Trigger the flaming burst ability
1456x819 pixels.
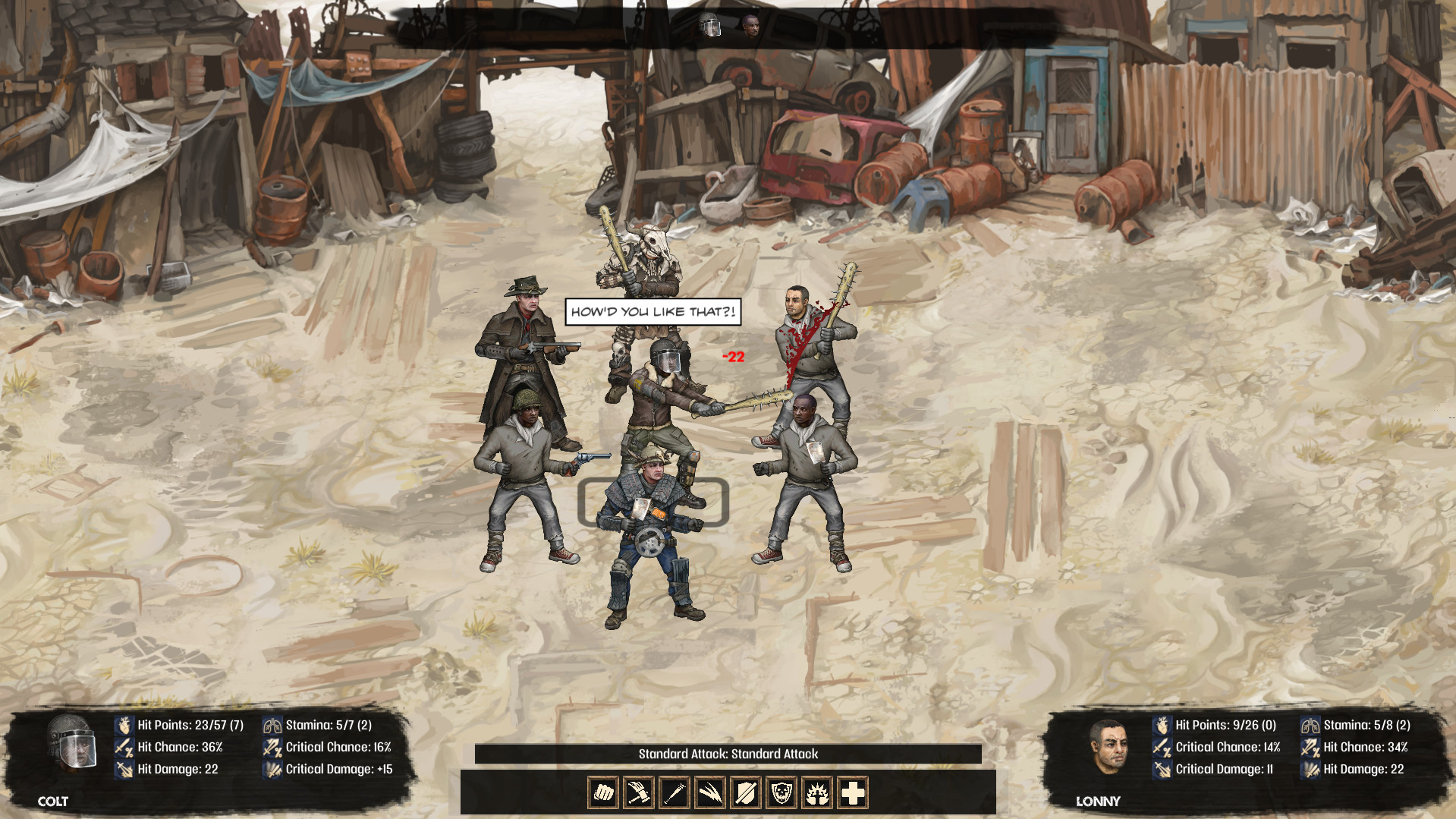coord(817,793)
